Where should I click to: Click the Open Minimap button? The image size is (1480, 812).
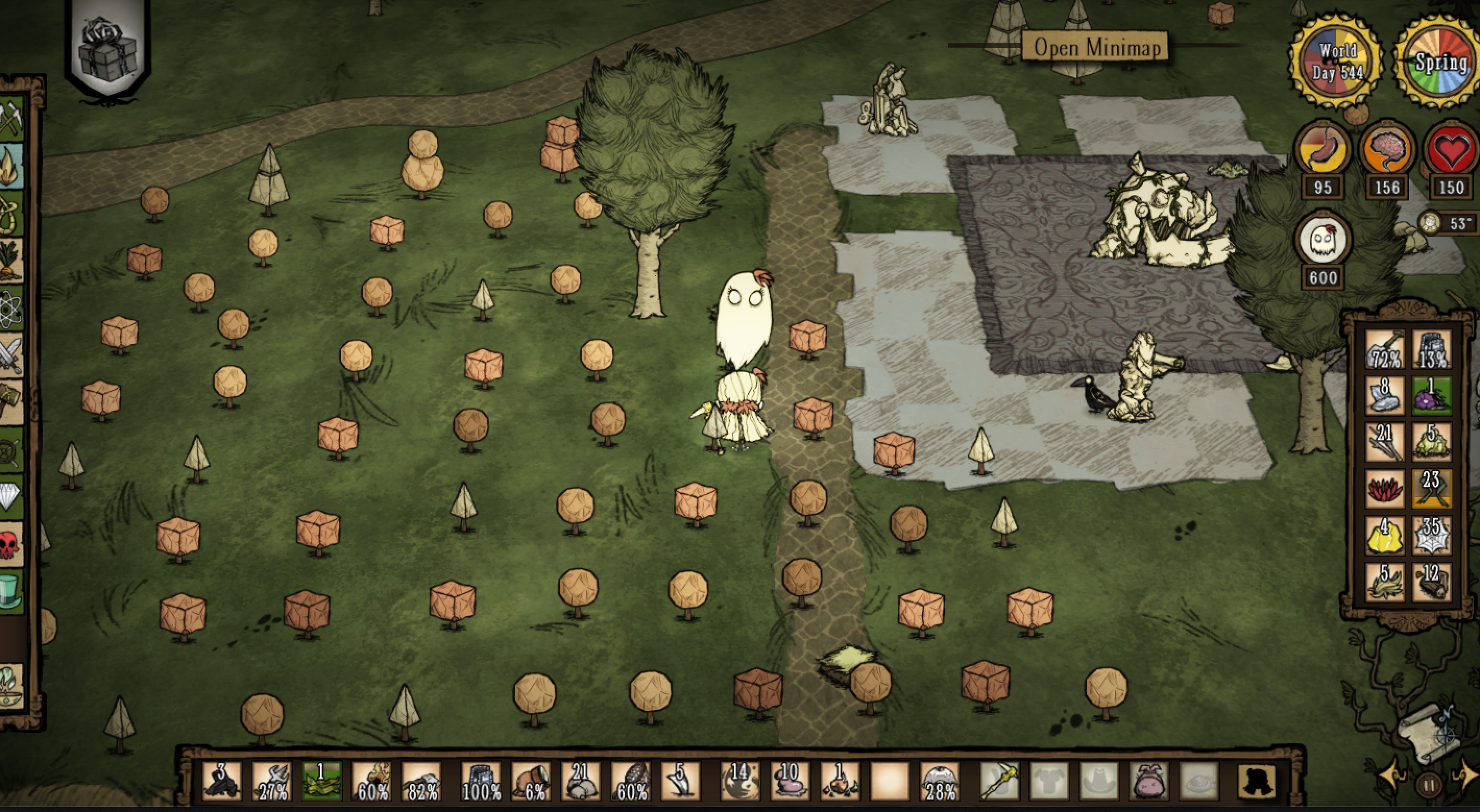(x=1095, y=47)
